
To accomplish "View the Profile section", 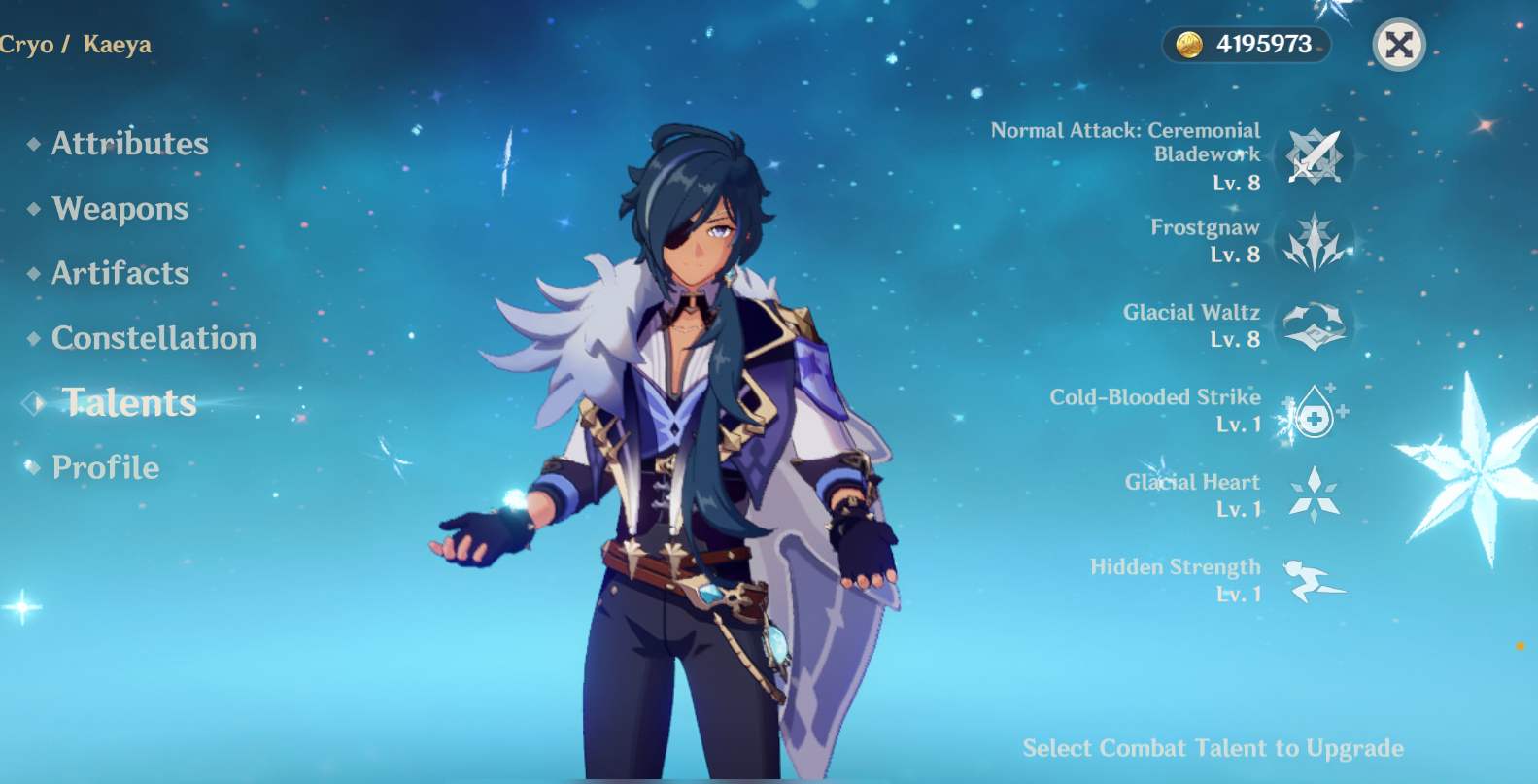I will coord(104,467).
